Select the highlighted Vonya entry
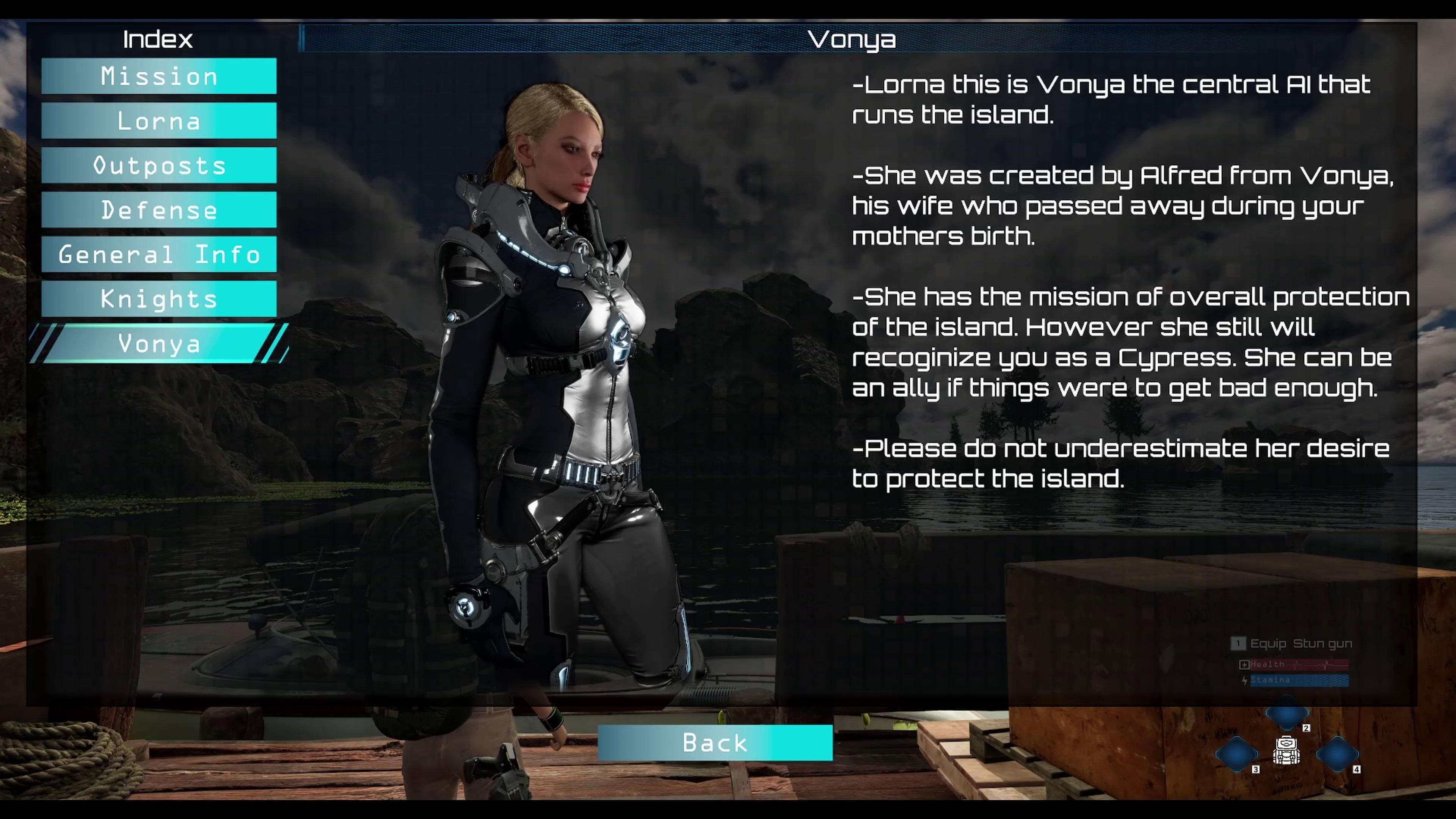1456x819 pixels. coord(159,344)
